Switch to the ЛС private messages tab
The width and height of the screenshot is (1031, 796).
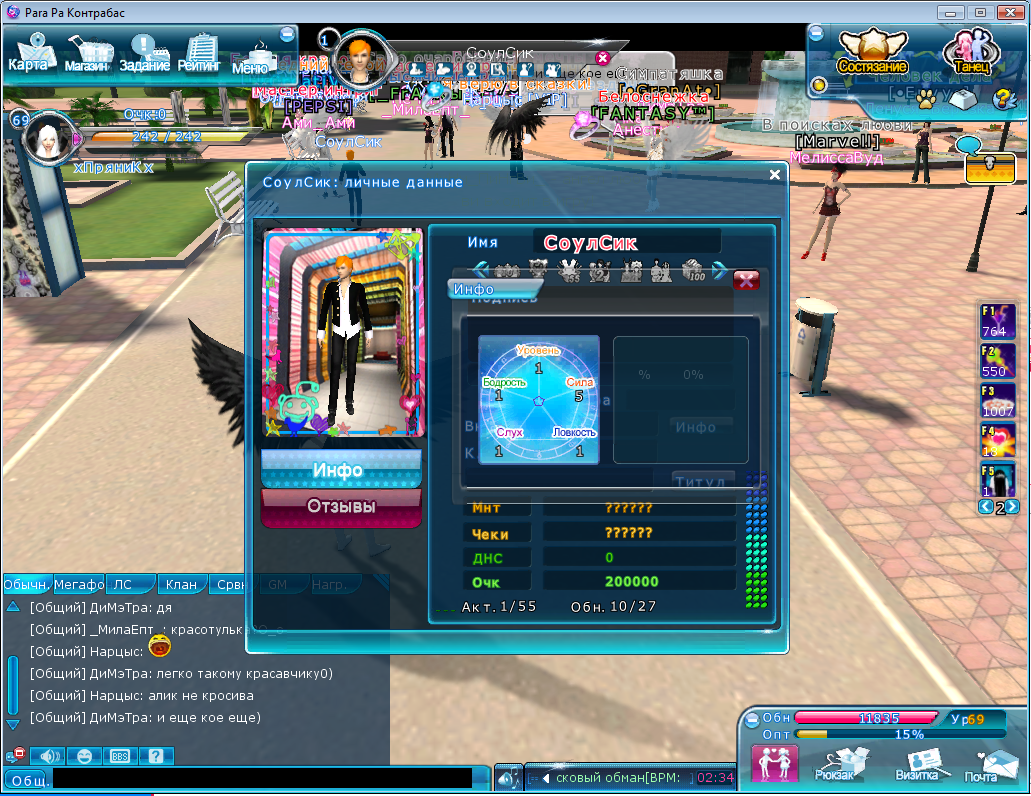click(123, 584)
